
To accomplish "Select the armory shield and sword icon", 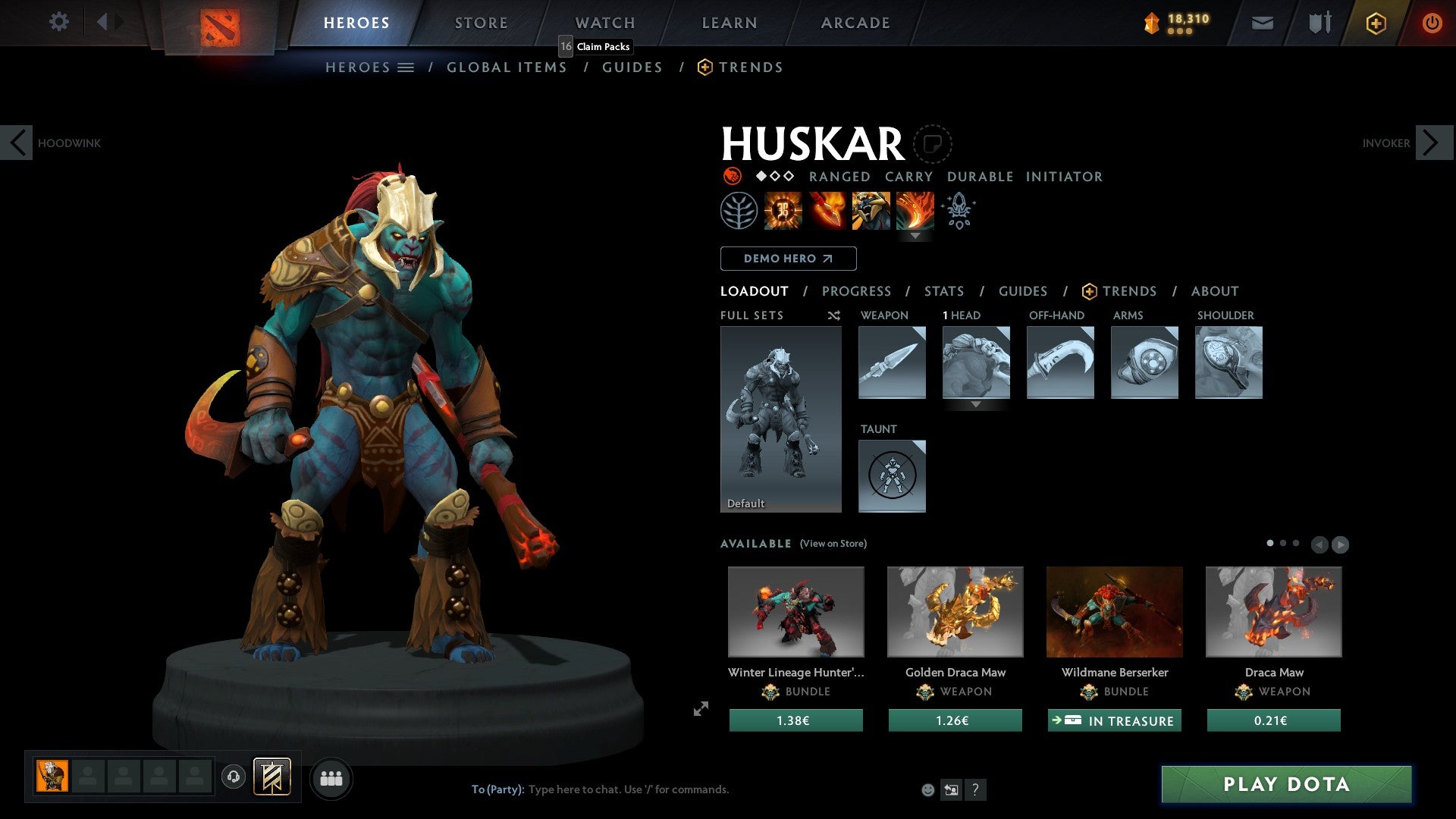I will (x=1319, y=23).
